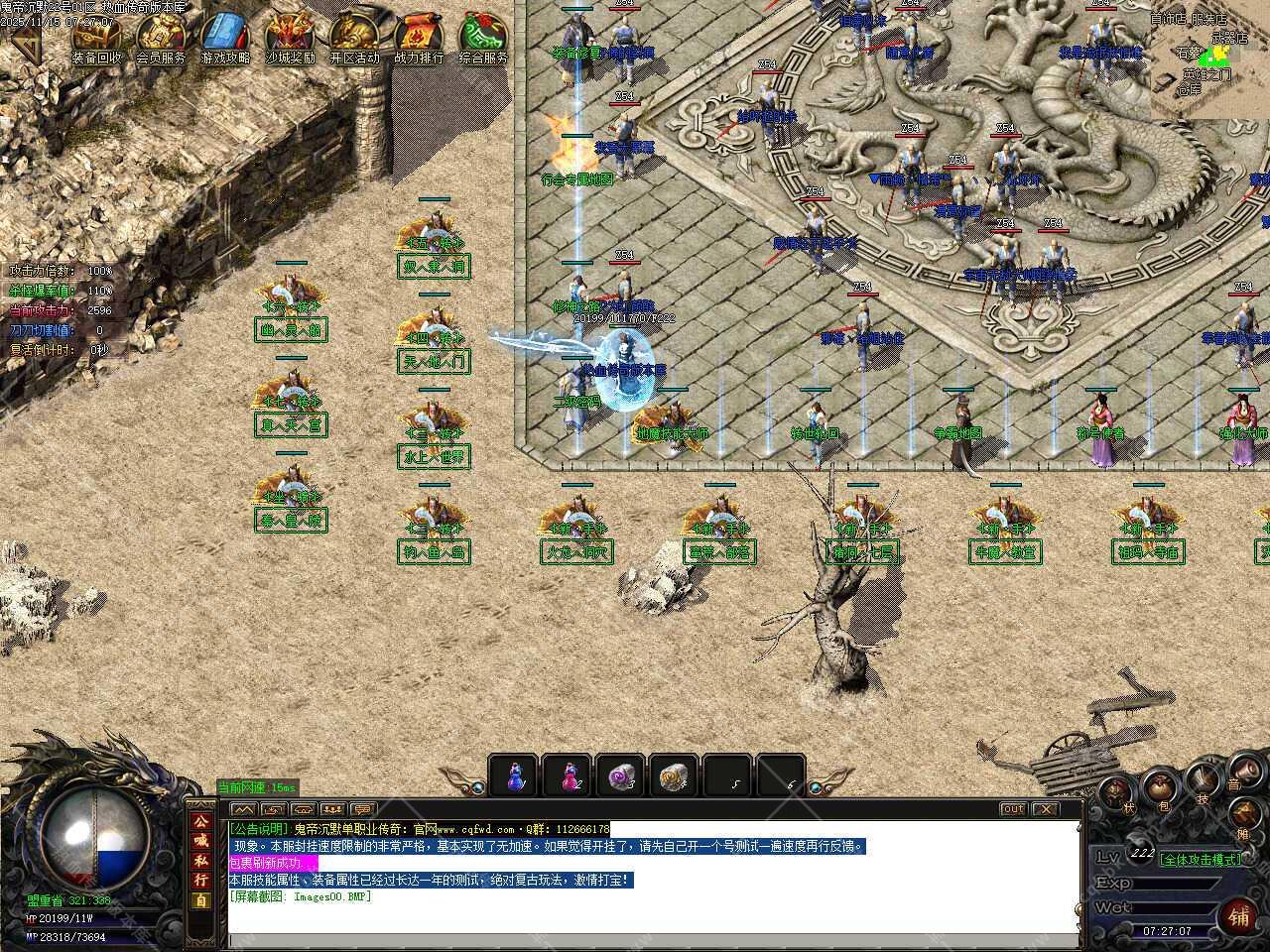Use the purple scroll in hotbar slot 3
The width and height of the screenshot is (1270, 952).
tap(623, 775)
